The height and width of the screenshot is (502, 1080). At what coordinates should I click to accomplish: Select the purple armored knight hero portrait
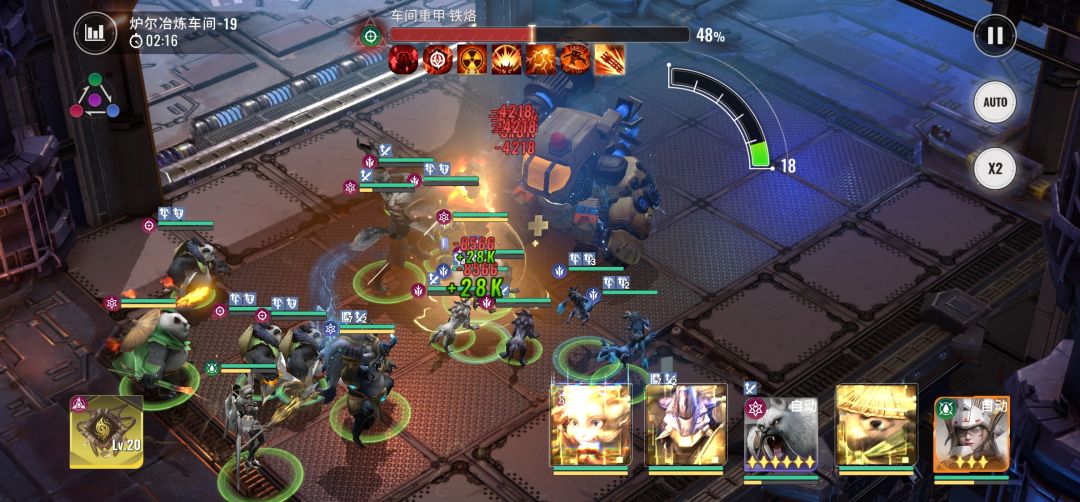685,424
